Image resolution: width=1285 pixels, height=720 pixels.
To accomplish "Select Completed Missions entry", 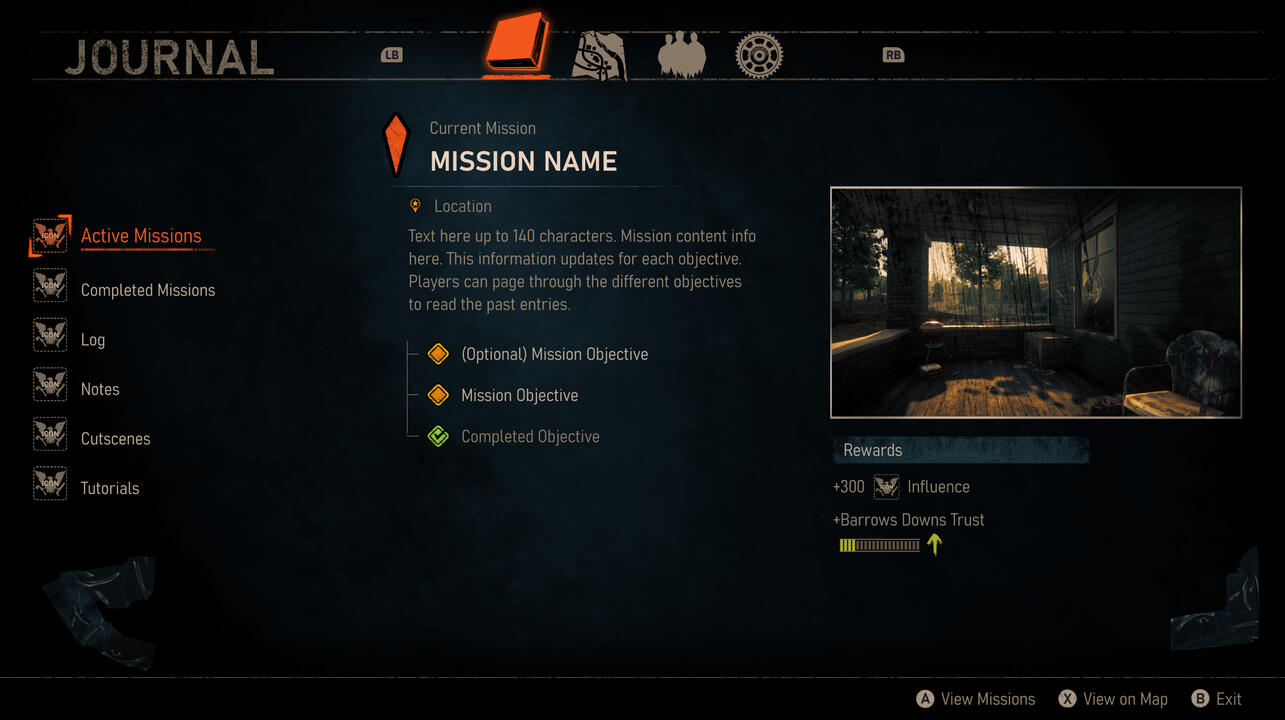I will tap(148, 290).
